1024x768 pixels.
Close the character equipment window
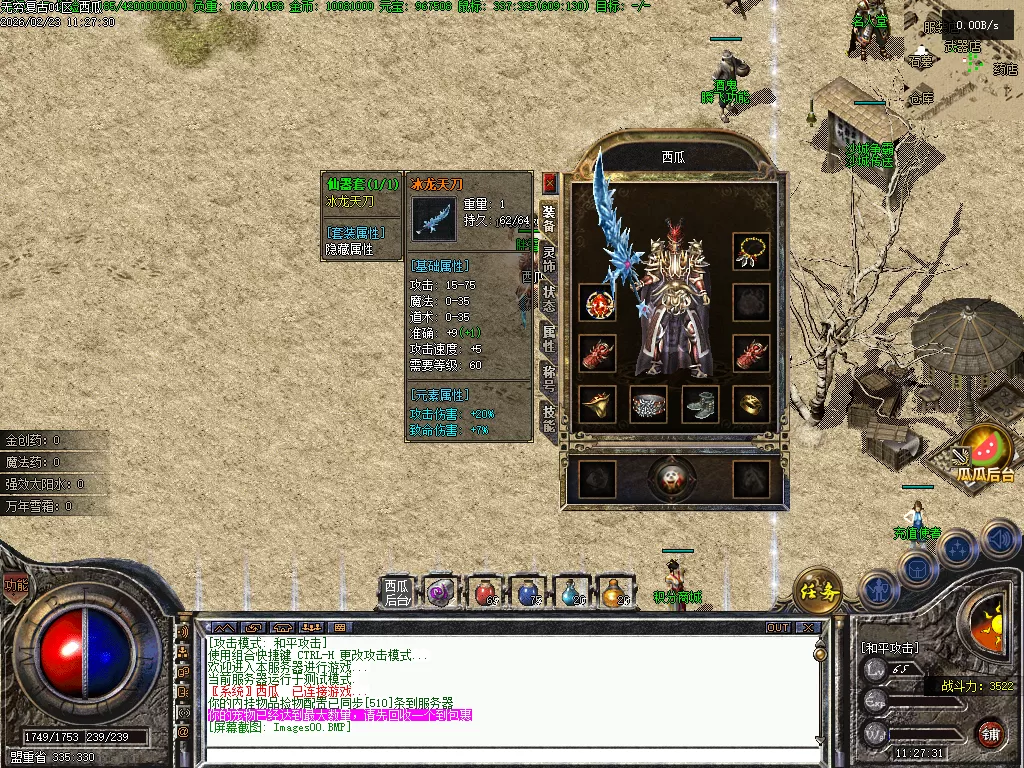pos(549,183)
